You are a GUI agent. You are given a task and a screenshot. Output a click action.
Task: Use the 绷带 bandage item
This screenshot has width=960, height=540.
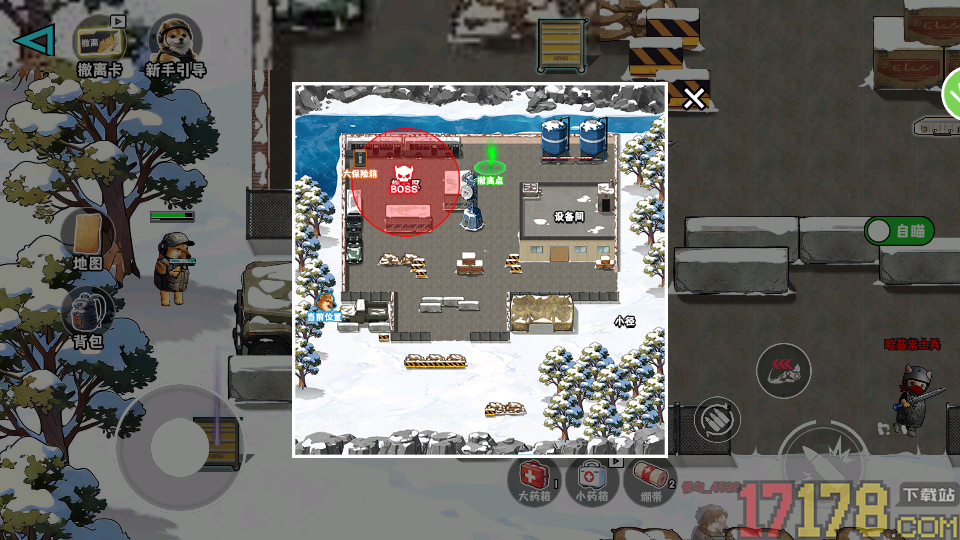click(x=649, y=478)
